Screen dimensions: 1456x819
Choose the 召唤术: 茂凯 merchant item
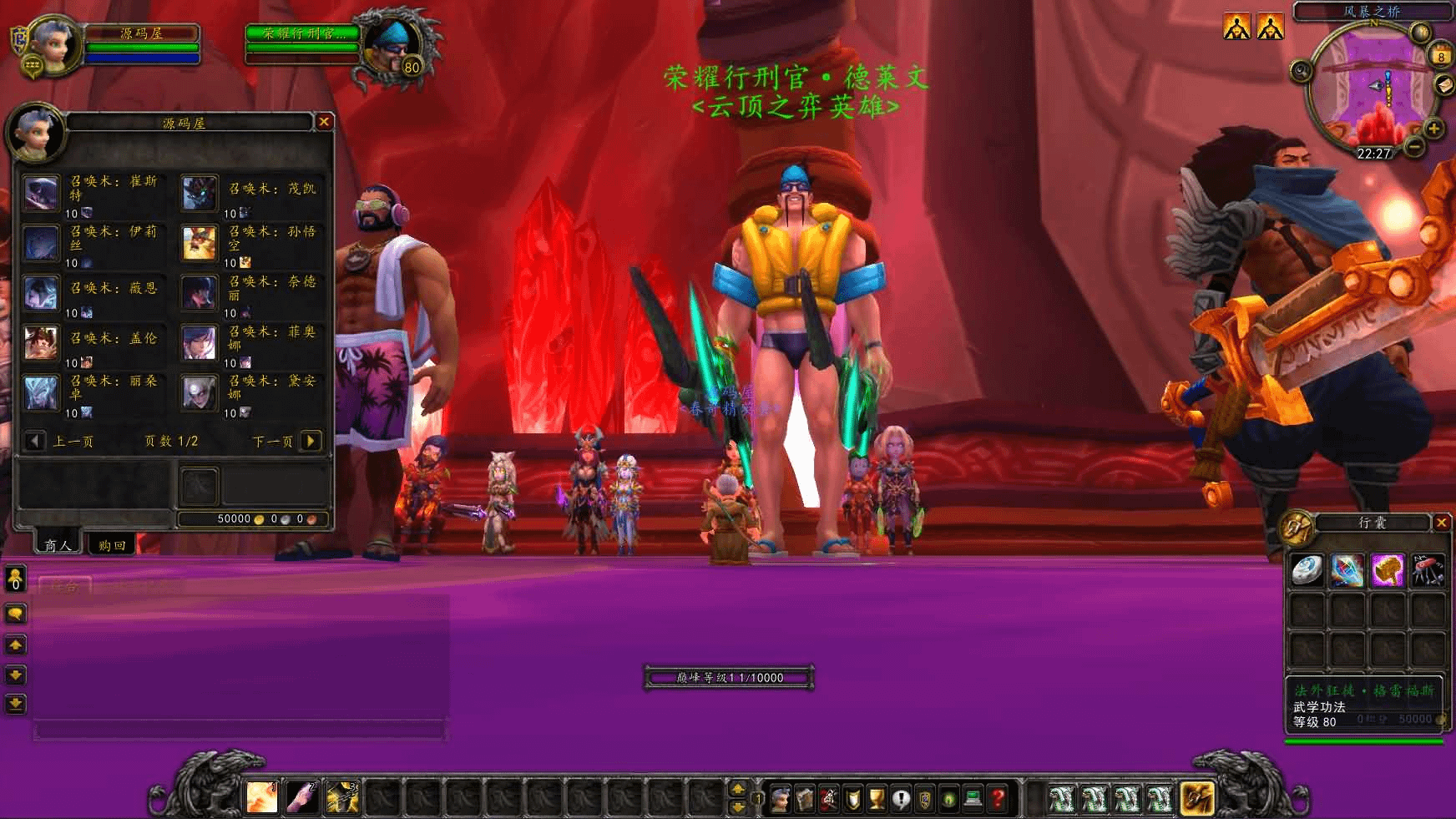pyautogui.click(x=200, y=193)
